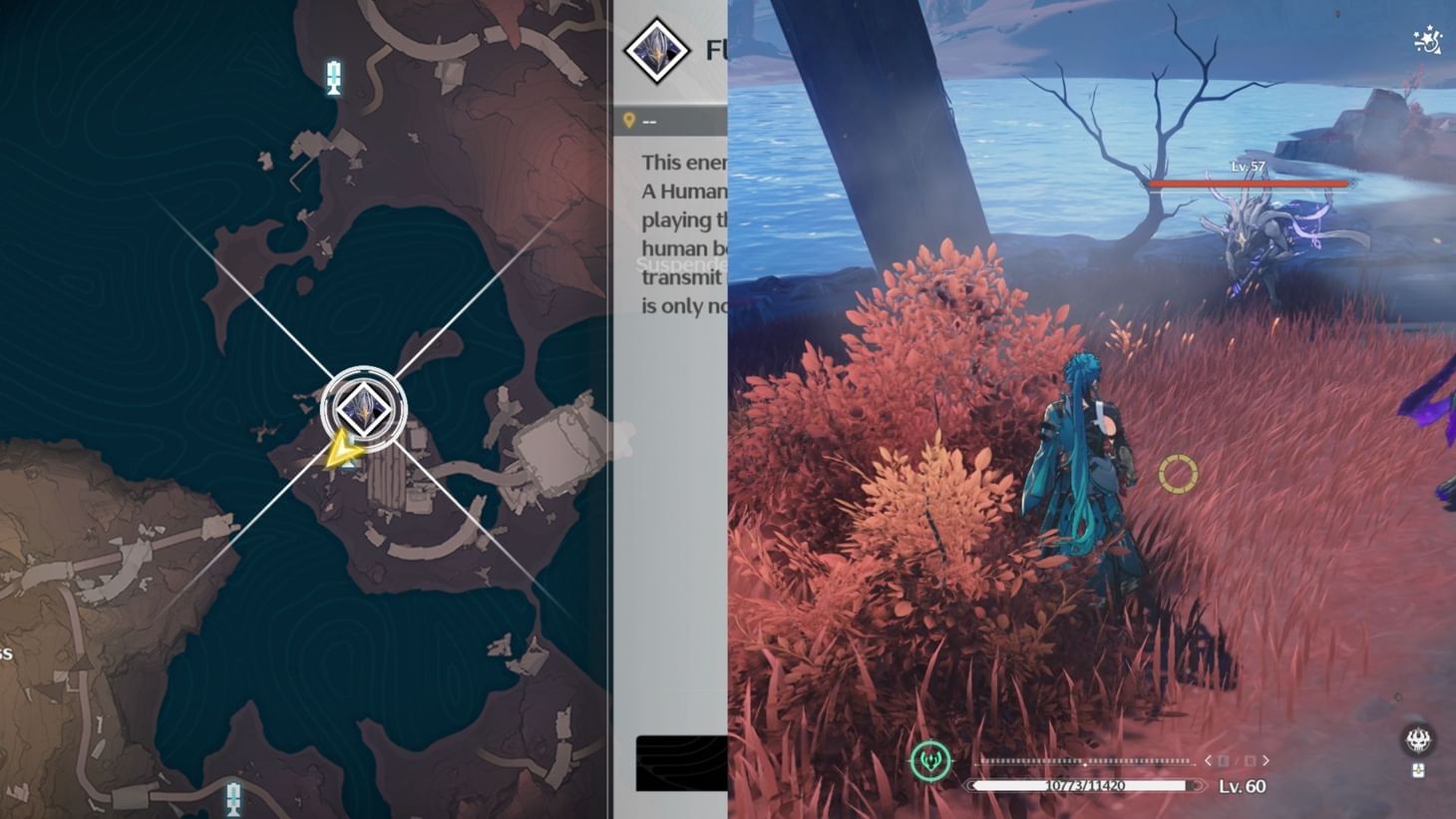
Task: Click the Lv. 60 level indicator
Action: (1242, 787)
